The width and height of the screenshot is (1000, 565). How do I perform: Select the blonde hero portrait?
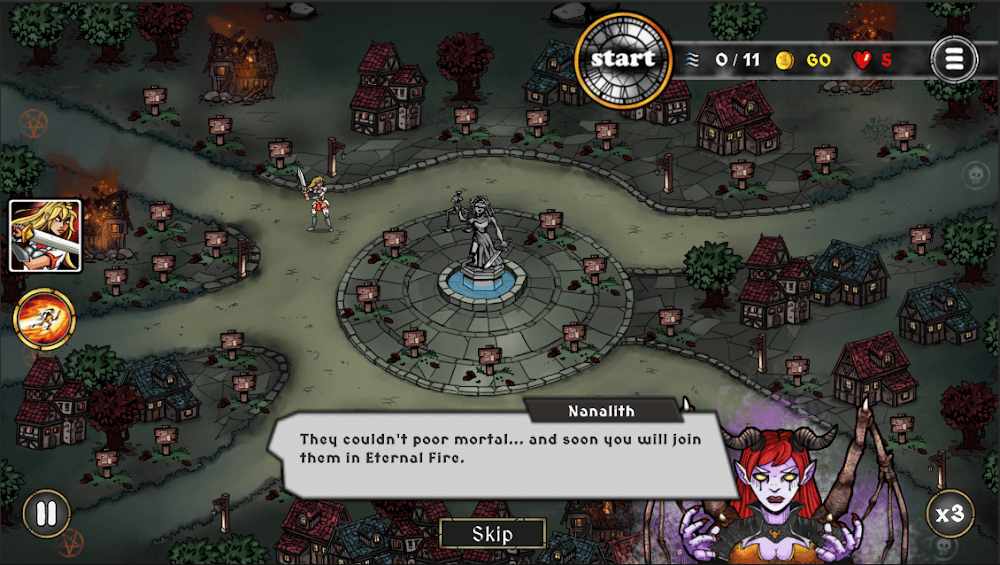point(45,236)
